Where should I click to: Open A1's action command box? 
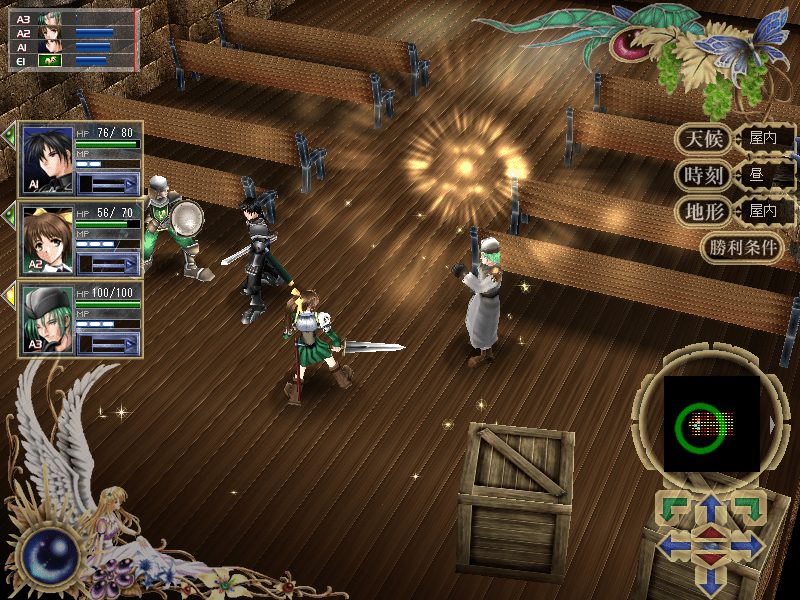(x=108, y=183)
